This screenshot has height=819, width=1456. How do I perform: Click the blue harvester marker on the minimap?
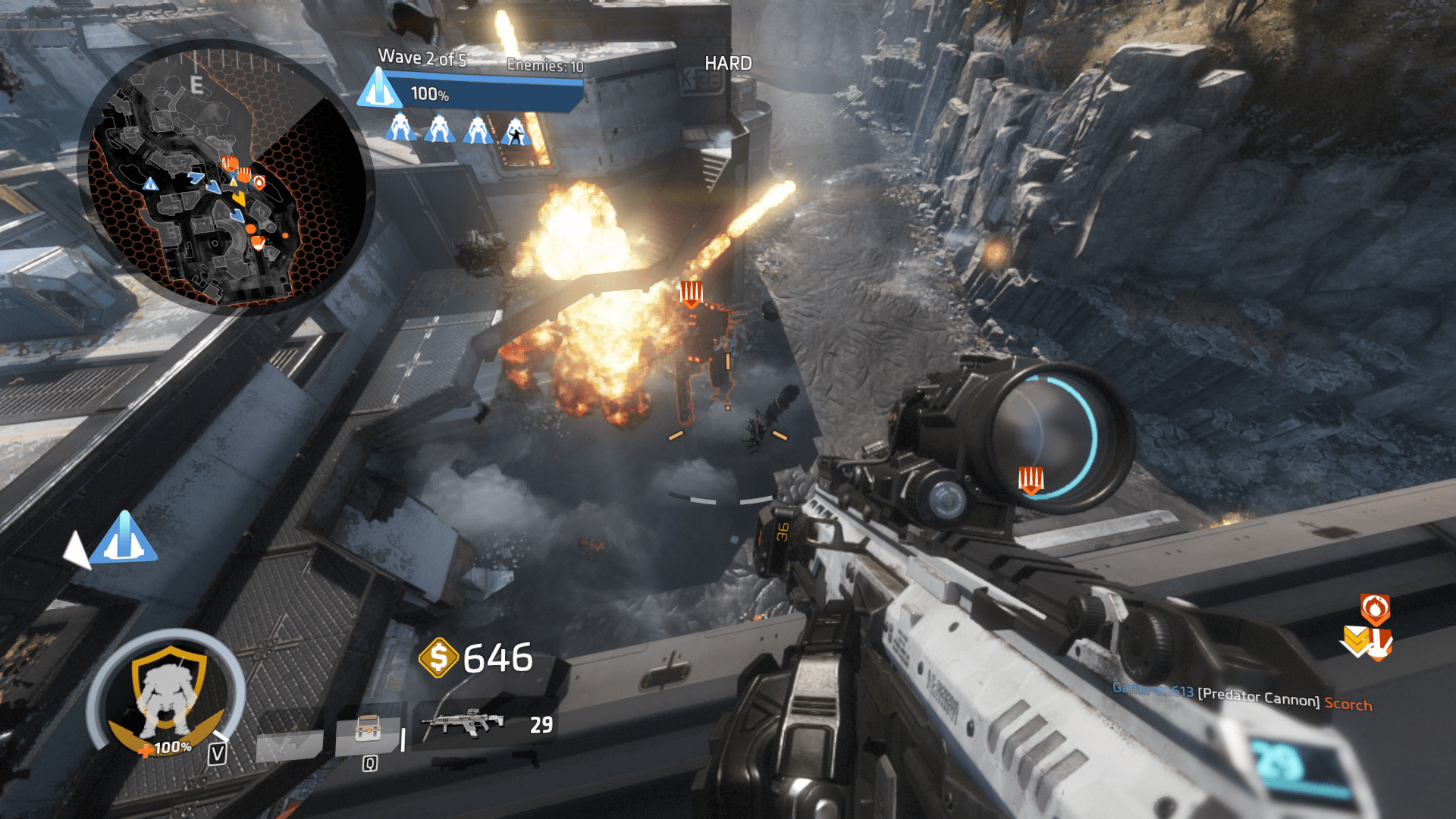pos(150,184)
